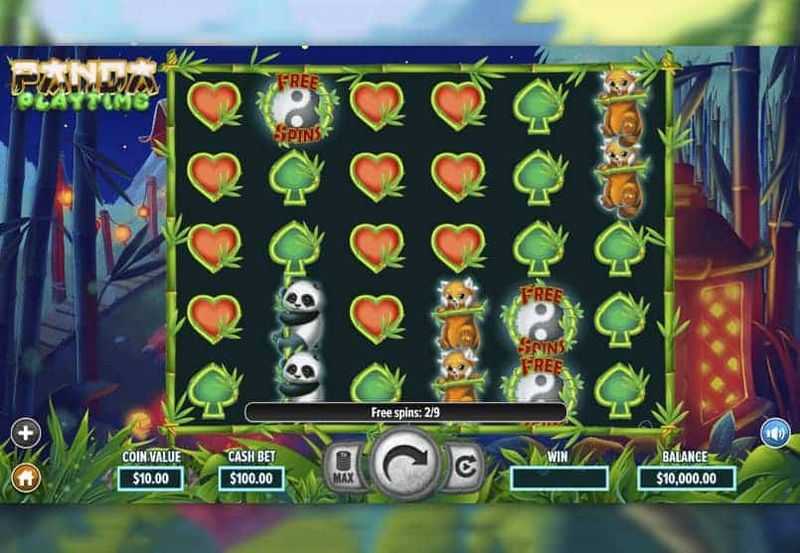Spin the reels with the arrow button
Image resolution: width=800 pixels, height=553 pixels.
[x=406, y=463]
